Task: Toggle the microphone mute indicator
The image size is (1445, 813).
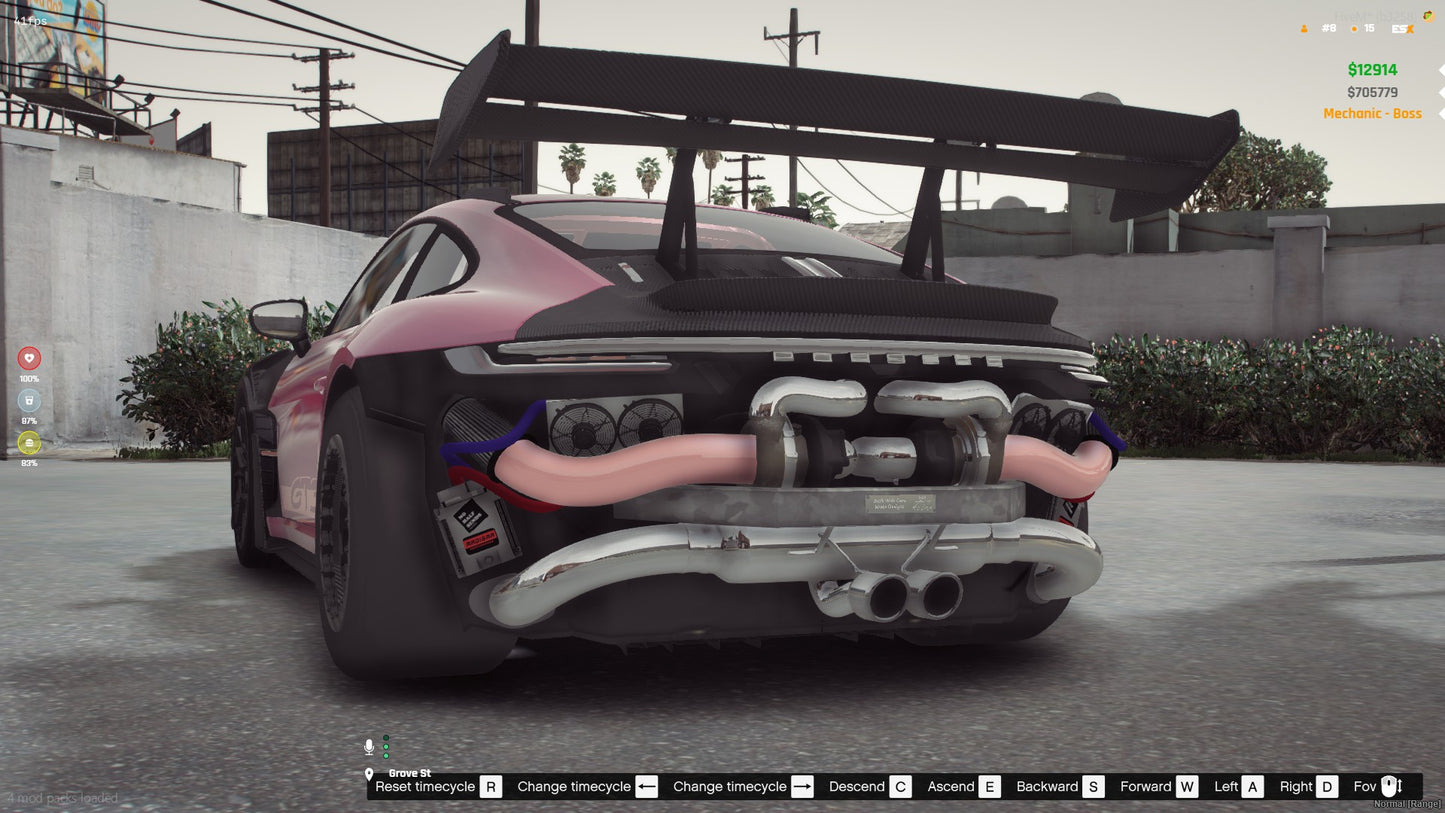Action: (x=369, y=747)
